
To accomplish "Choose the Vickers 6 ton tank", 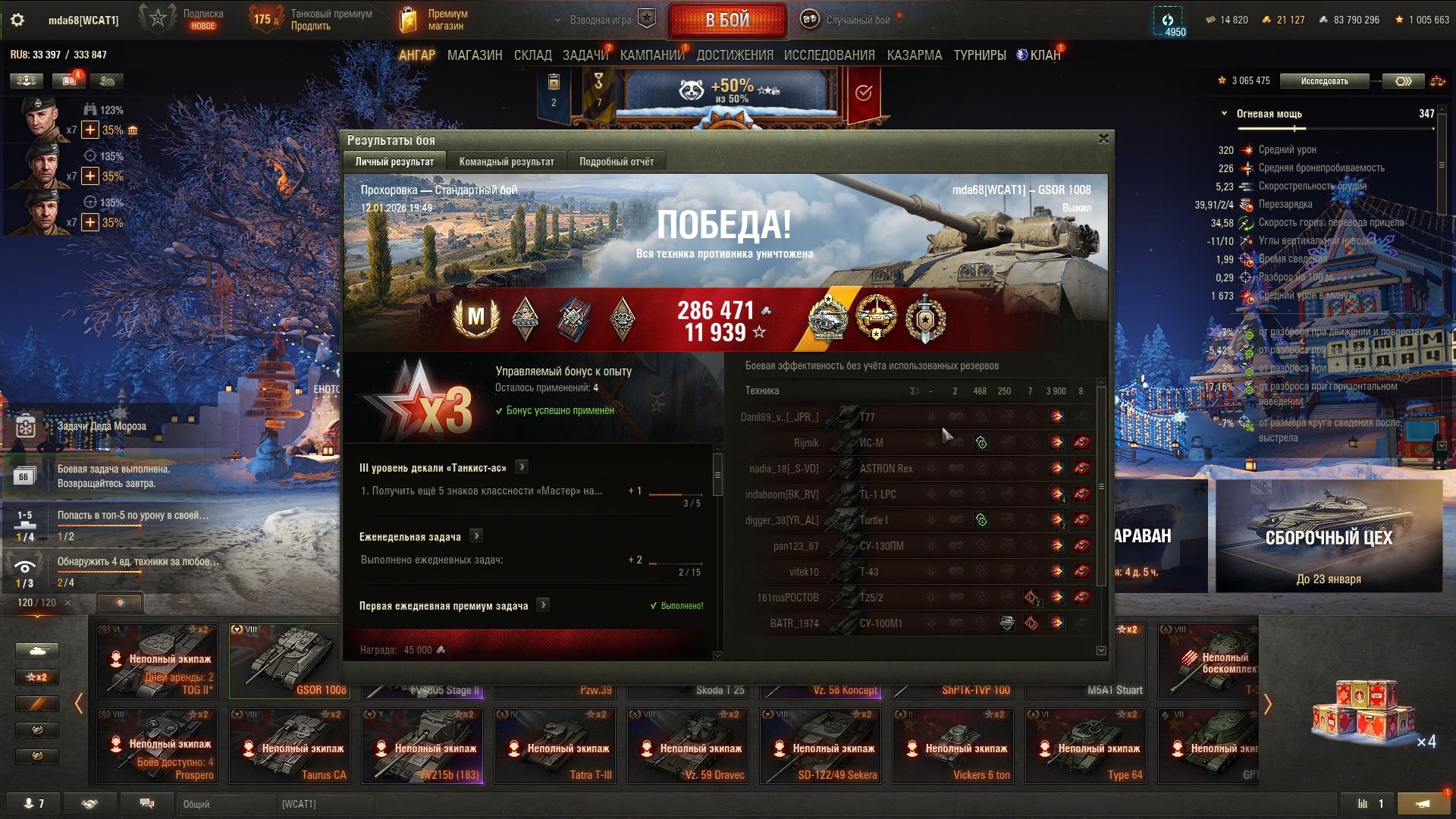I will 953,745.
